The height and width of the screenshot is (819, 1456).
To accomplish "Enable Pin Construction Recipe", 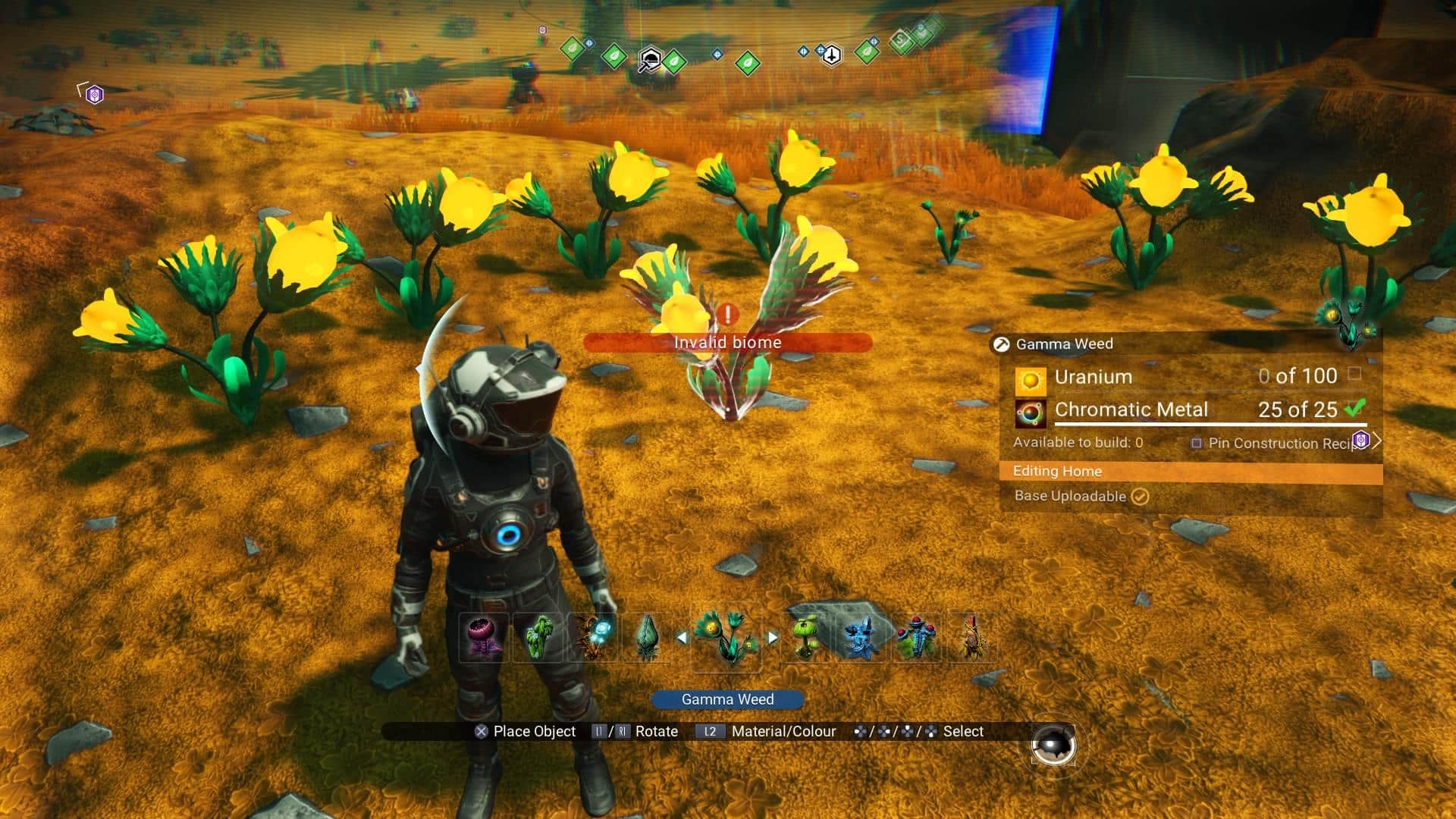I will [x=1198, y=444].
